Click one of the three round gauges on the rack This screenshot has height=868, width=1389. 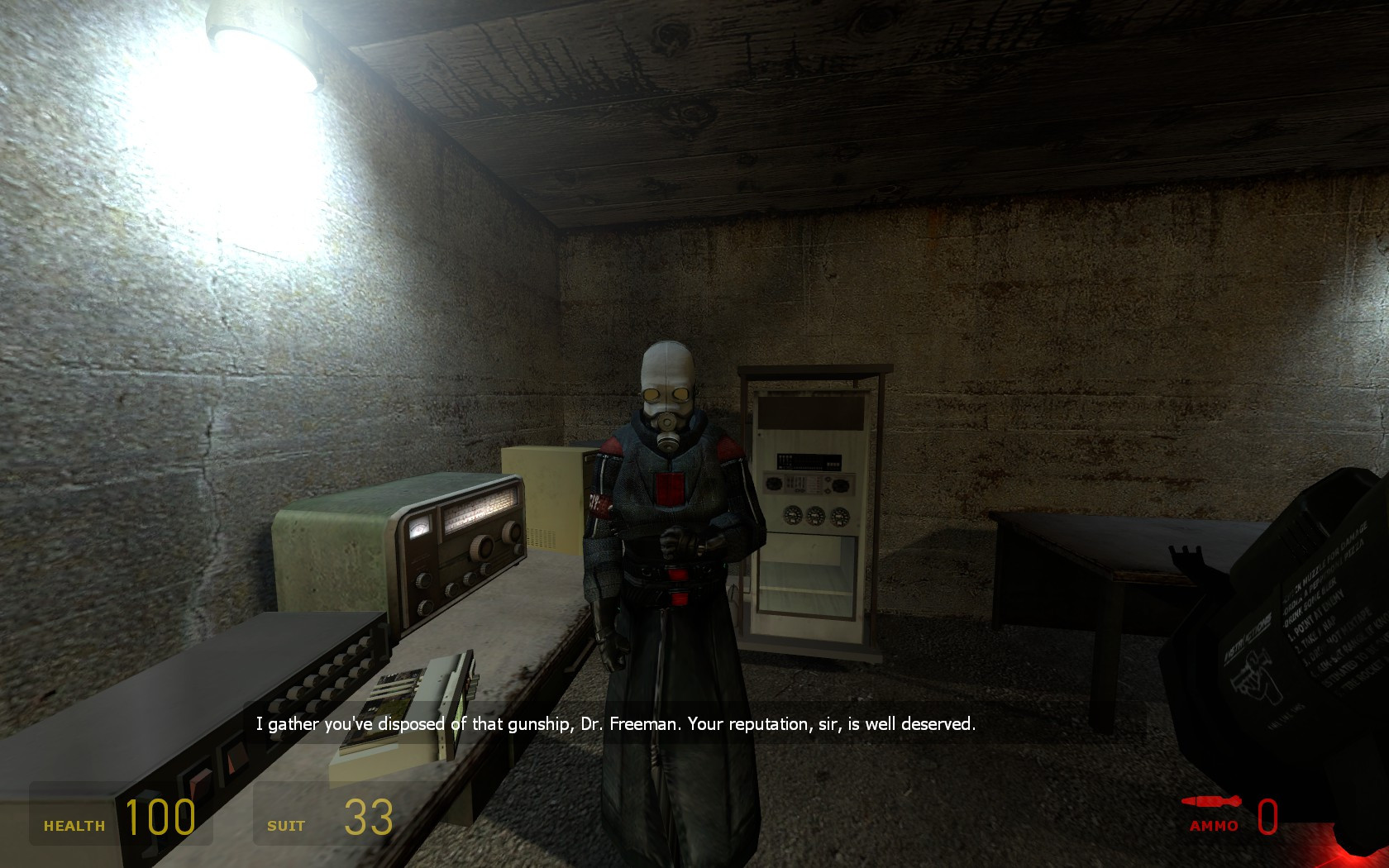[x=814, y=514]
